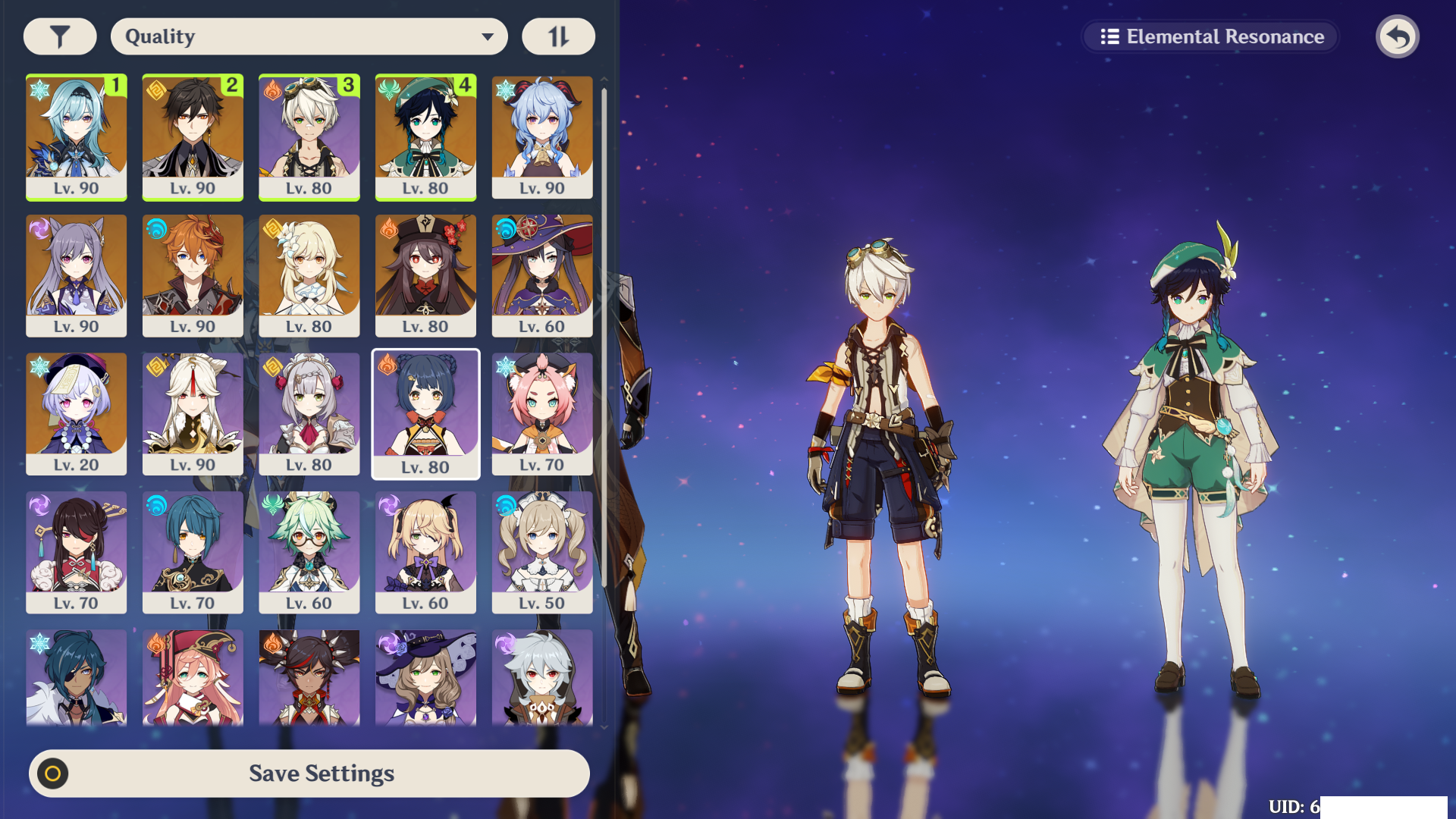The image size is (1456, 819).
Task: Toggle the sort order arrows button
Action: (558, 36)
